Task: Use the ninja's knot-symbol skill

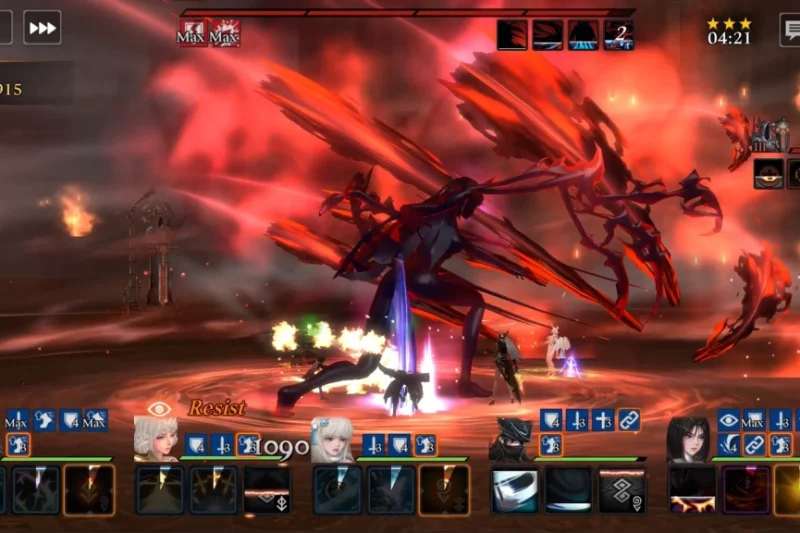Action: point(622,490)
